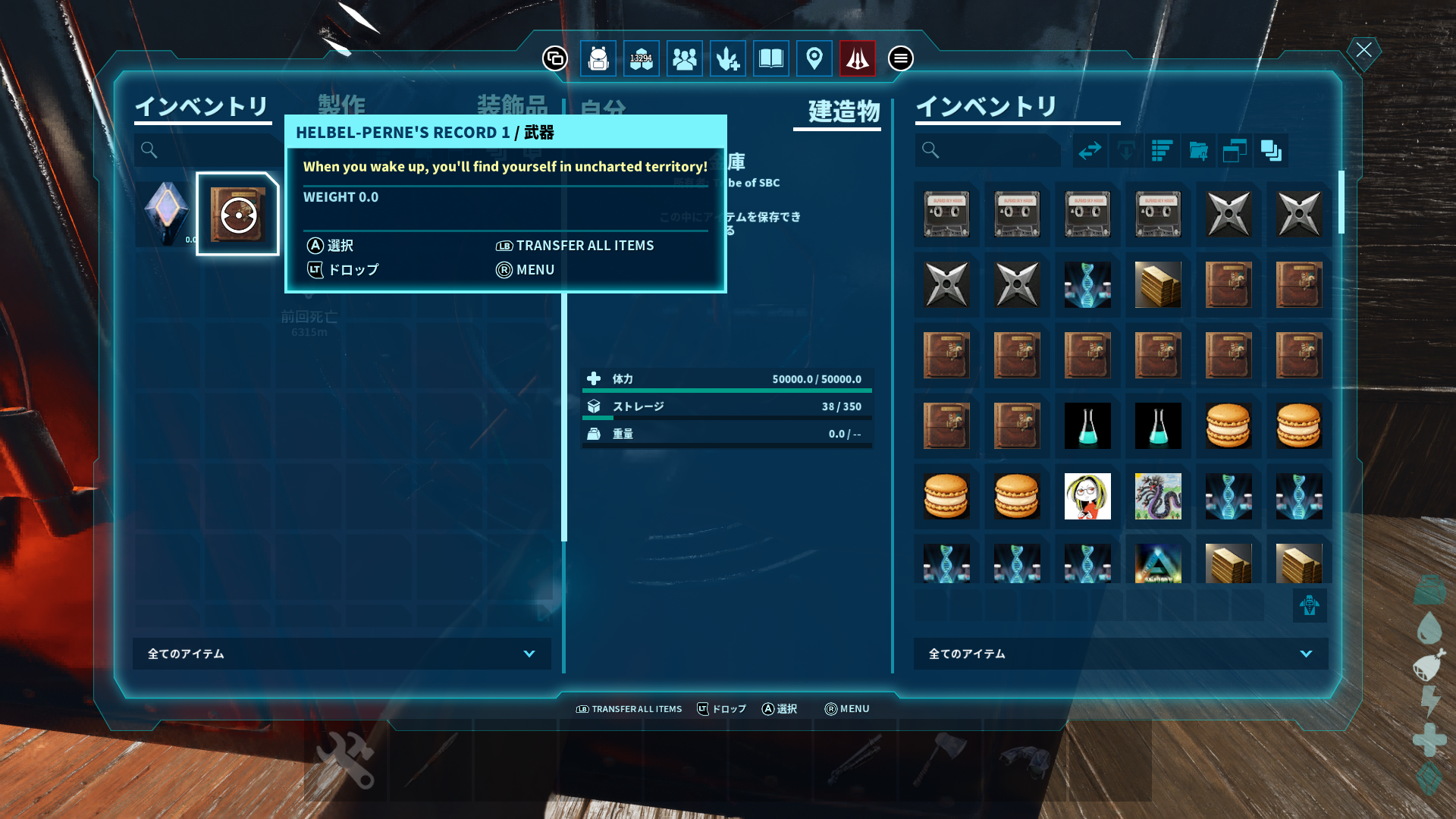Open the backpack inventory page
This screenshot has width=1456, height=819.
click(598, 58)
